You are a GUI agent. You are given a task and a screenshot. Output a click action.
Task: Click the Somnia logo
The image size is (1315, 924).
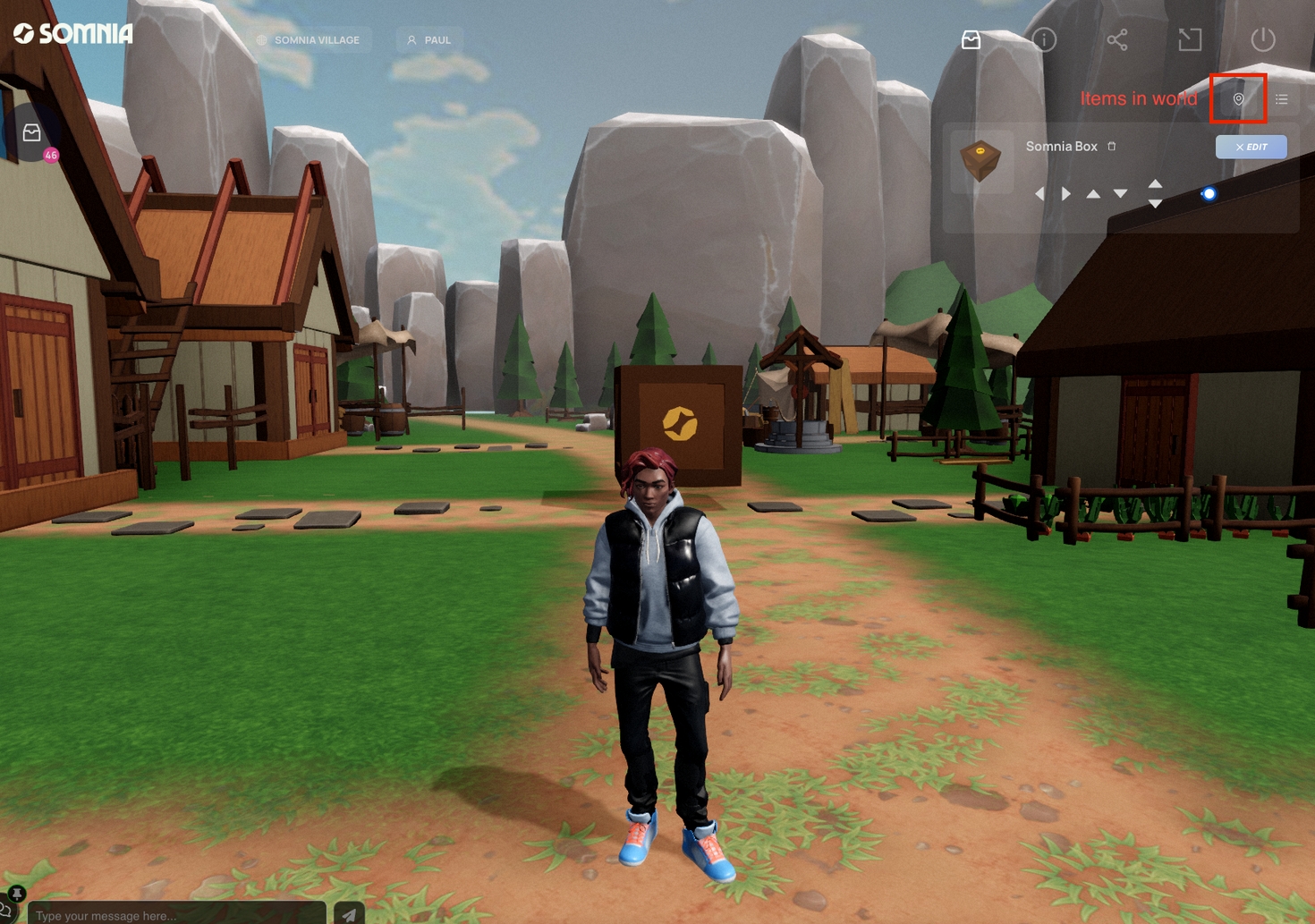[x=73, y=34]
